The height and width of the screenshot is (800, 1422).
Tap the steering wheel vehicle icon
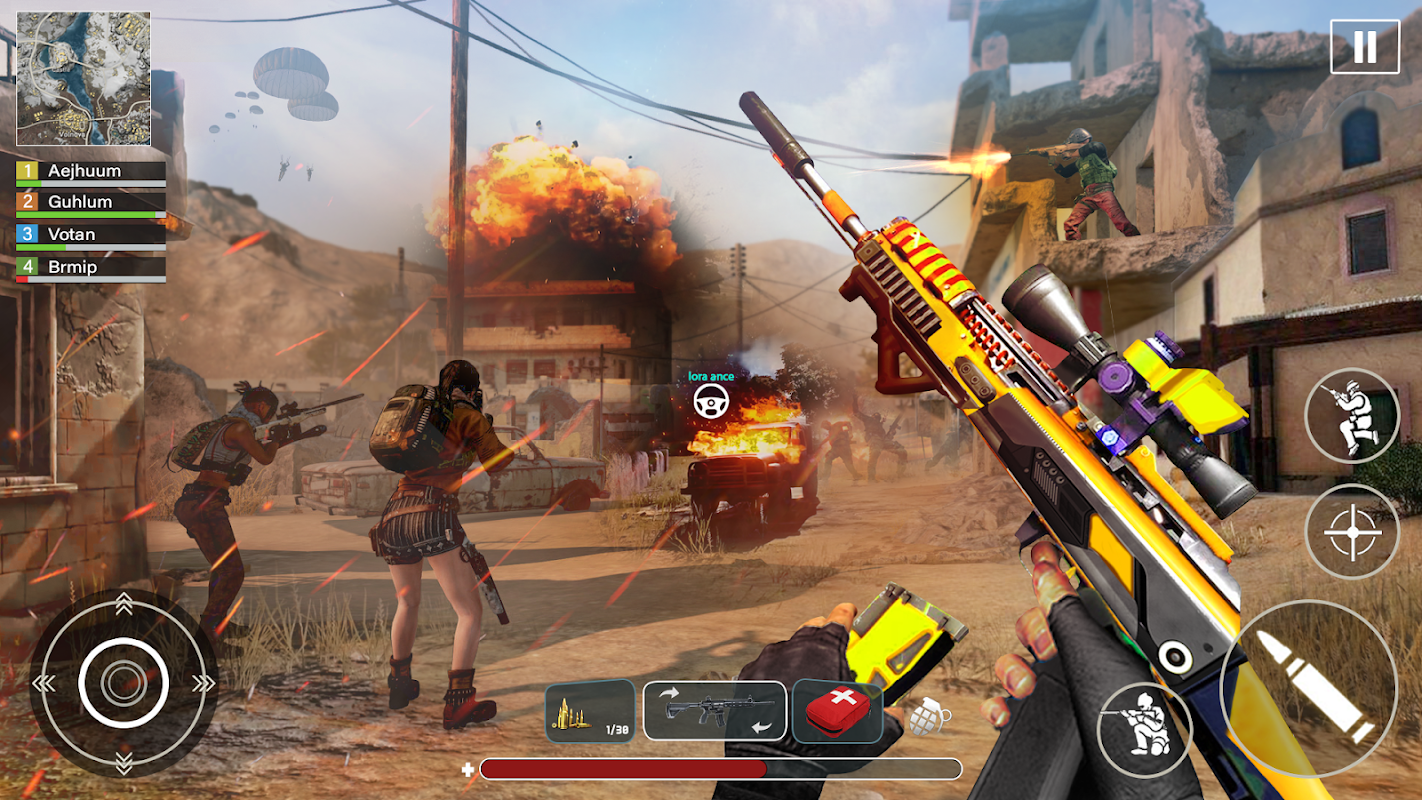coord(711,401)
